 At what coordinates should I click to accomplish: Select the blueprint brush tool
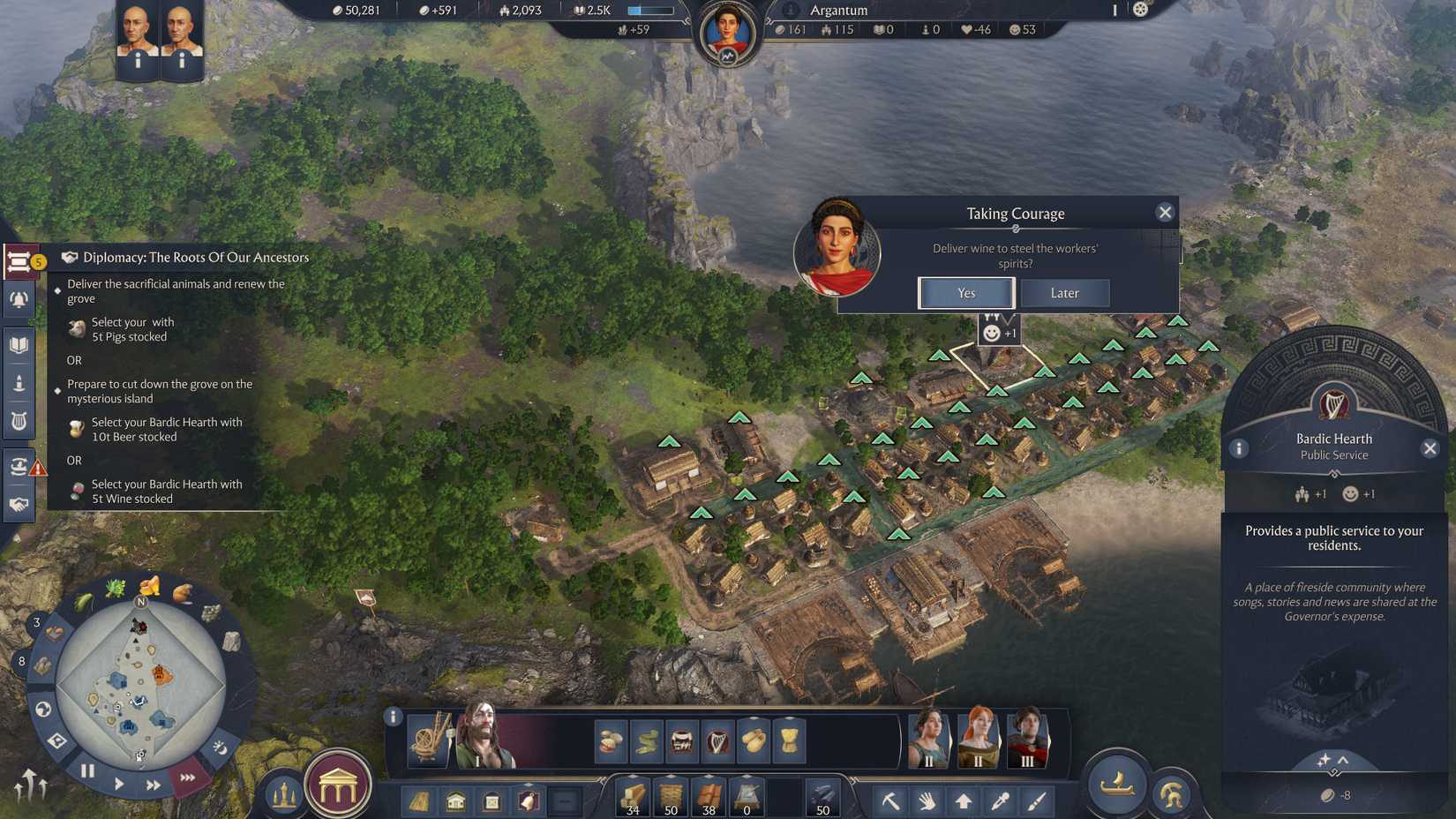point(1038,801)
